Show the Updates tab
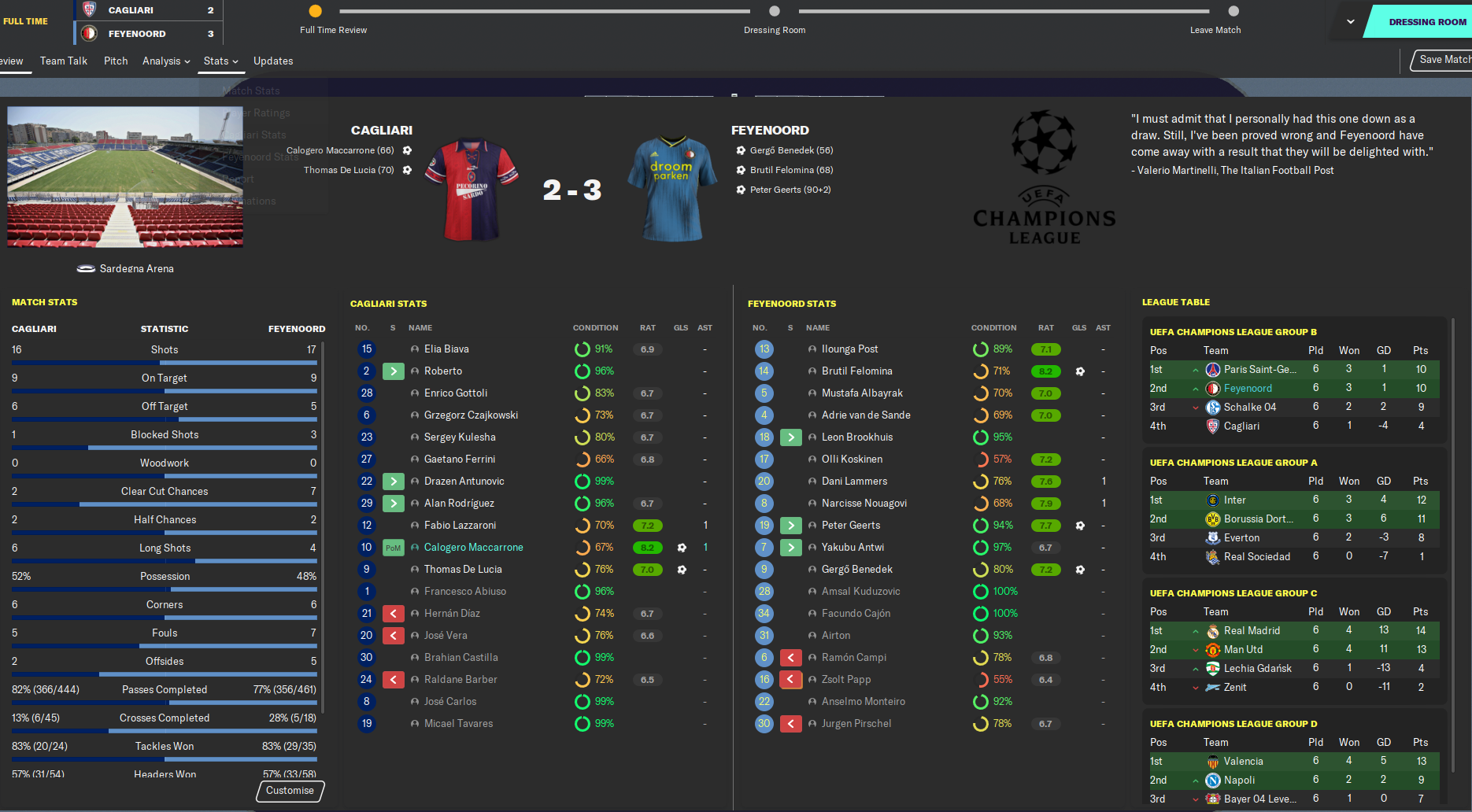The width and height of the screenshot is (1472, 812). coord(273,61)
